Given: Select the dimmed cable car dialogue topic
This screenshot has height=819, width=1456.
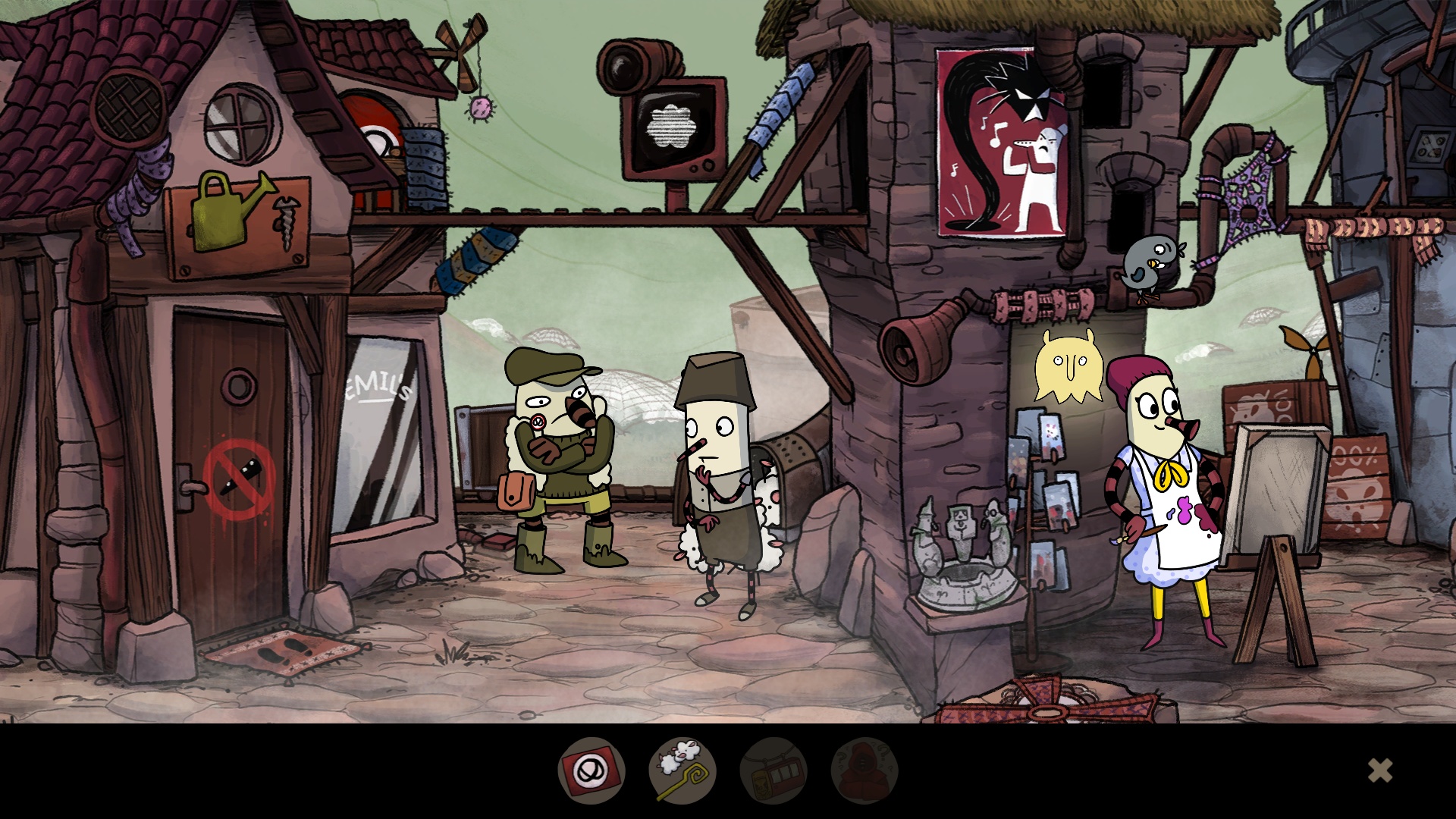Looking at the screenshot, I should pyautogui.click(x=773, y=770).
